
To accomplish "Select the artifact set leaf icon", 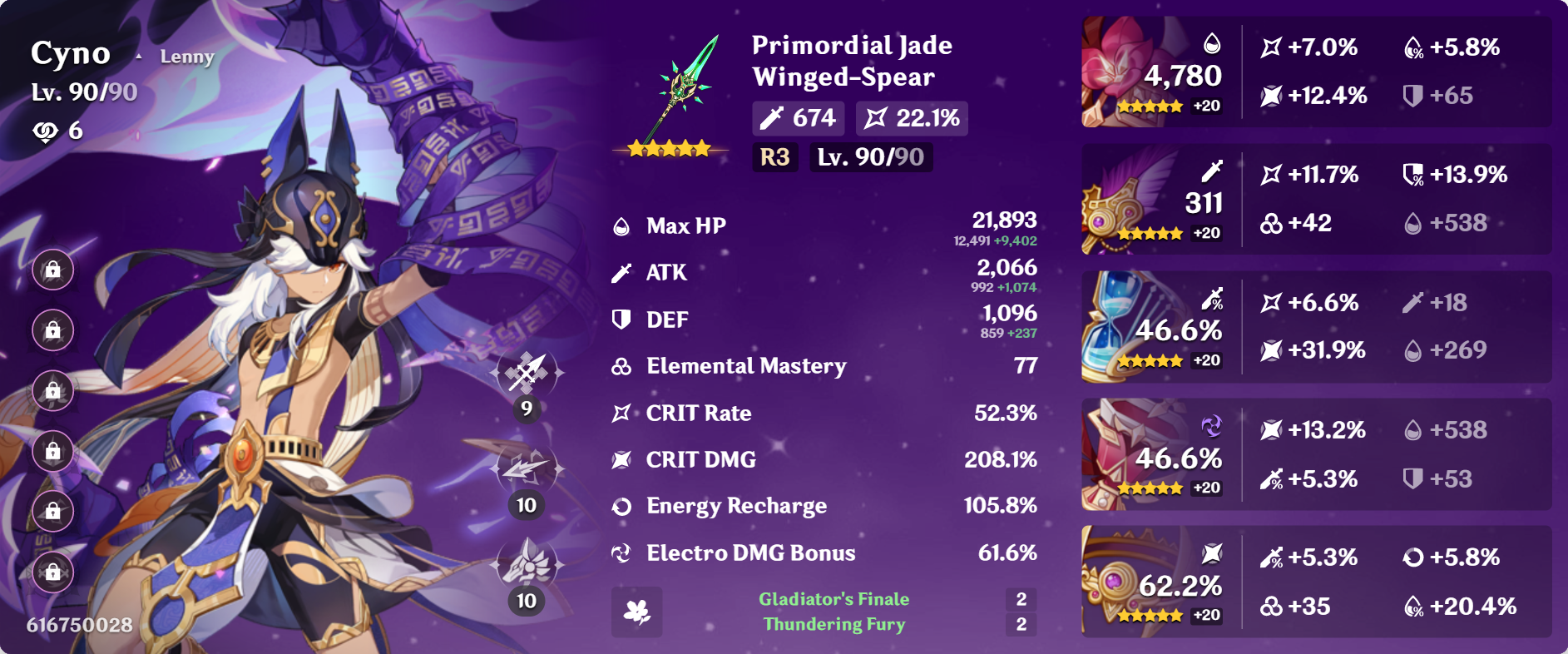I will [636, 613].
